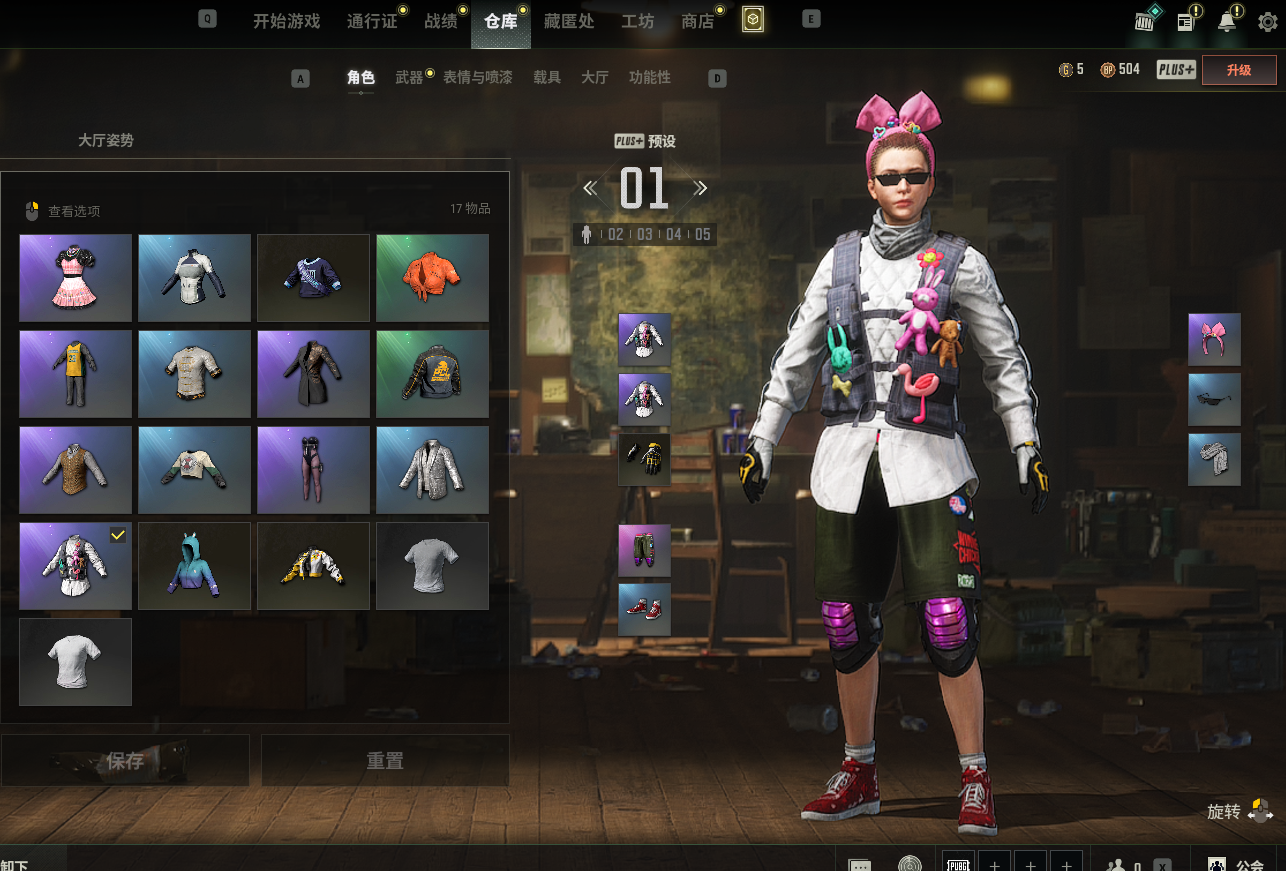Open the 开始游戏 tab
This screenshot has height=871, width=1286.
click(x=286, y=21)
